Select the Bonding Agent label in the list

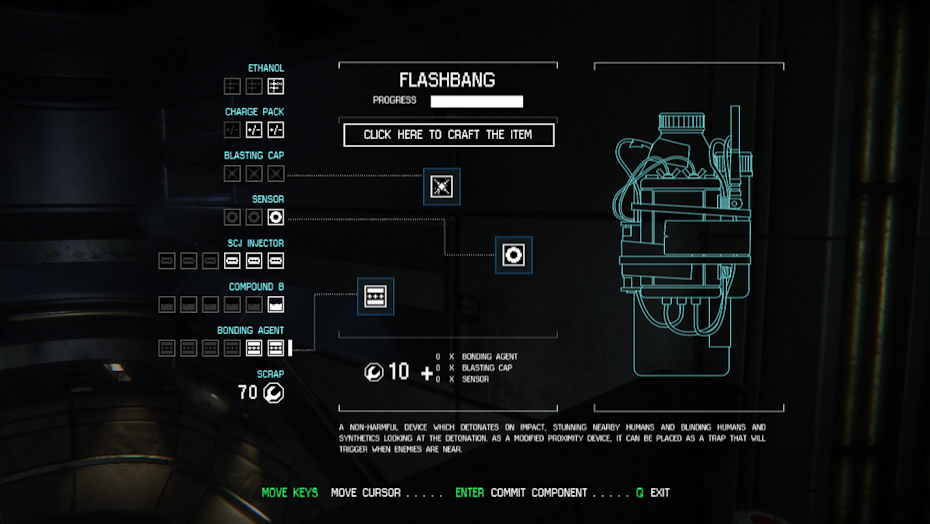pyautogui.click(x=250, y=330)
